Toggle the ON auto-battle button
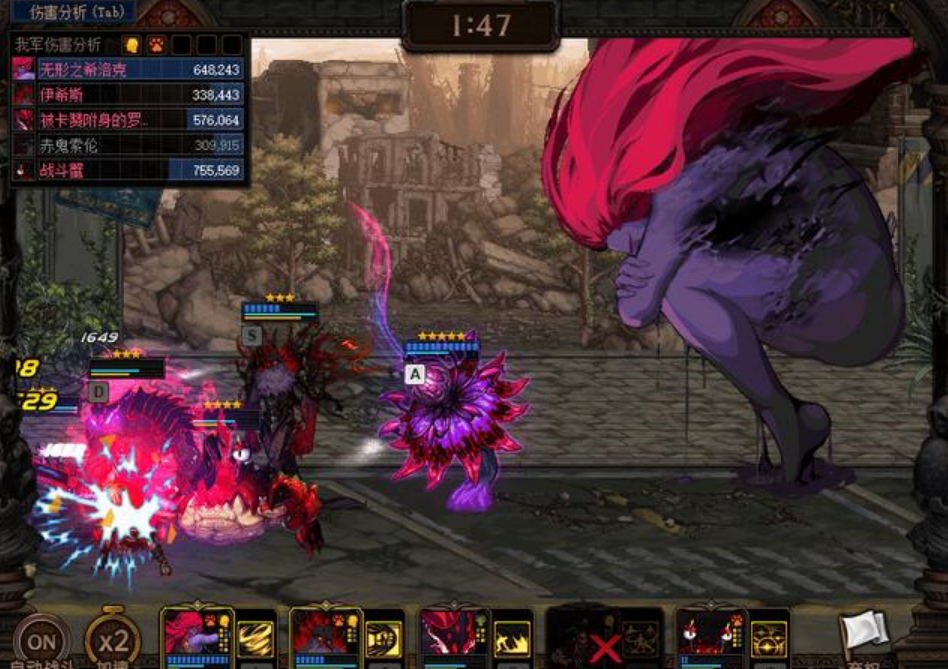 pos(41,640)
